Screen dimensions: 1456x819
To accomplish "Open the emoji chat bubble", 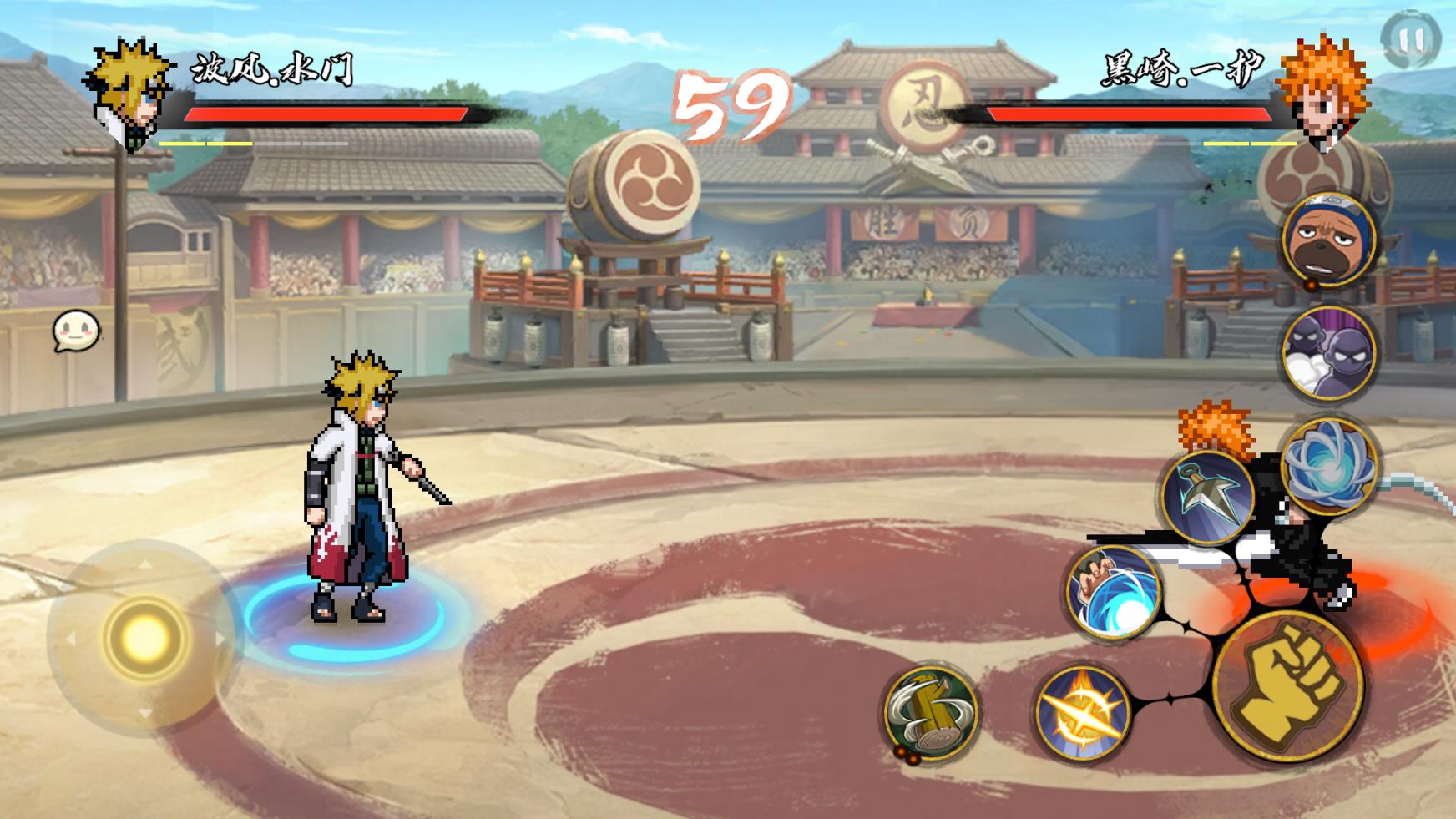I will pos(77,331).
